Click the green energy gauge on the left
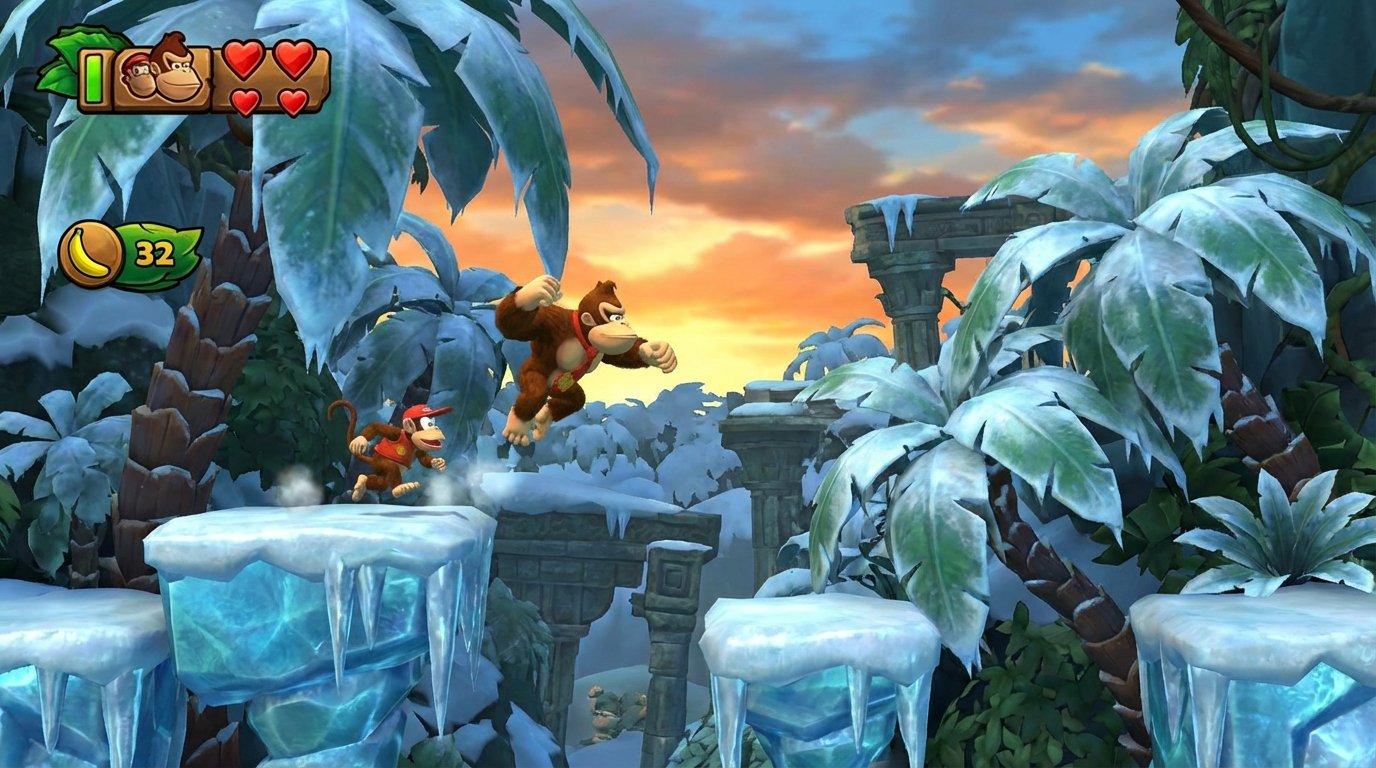1376x768 pixels. click(x=93, y=77)
